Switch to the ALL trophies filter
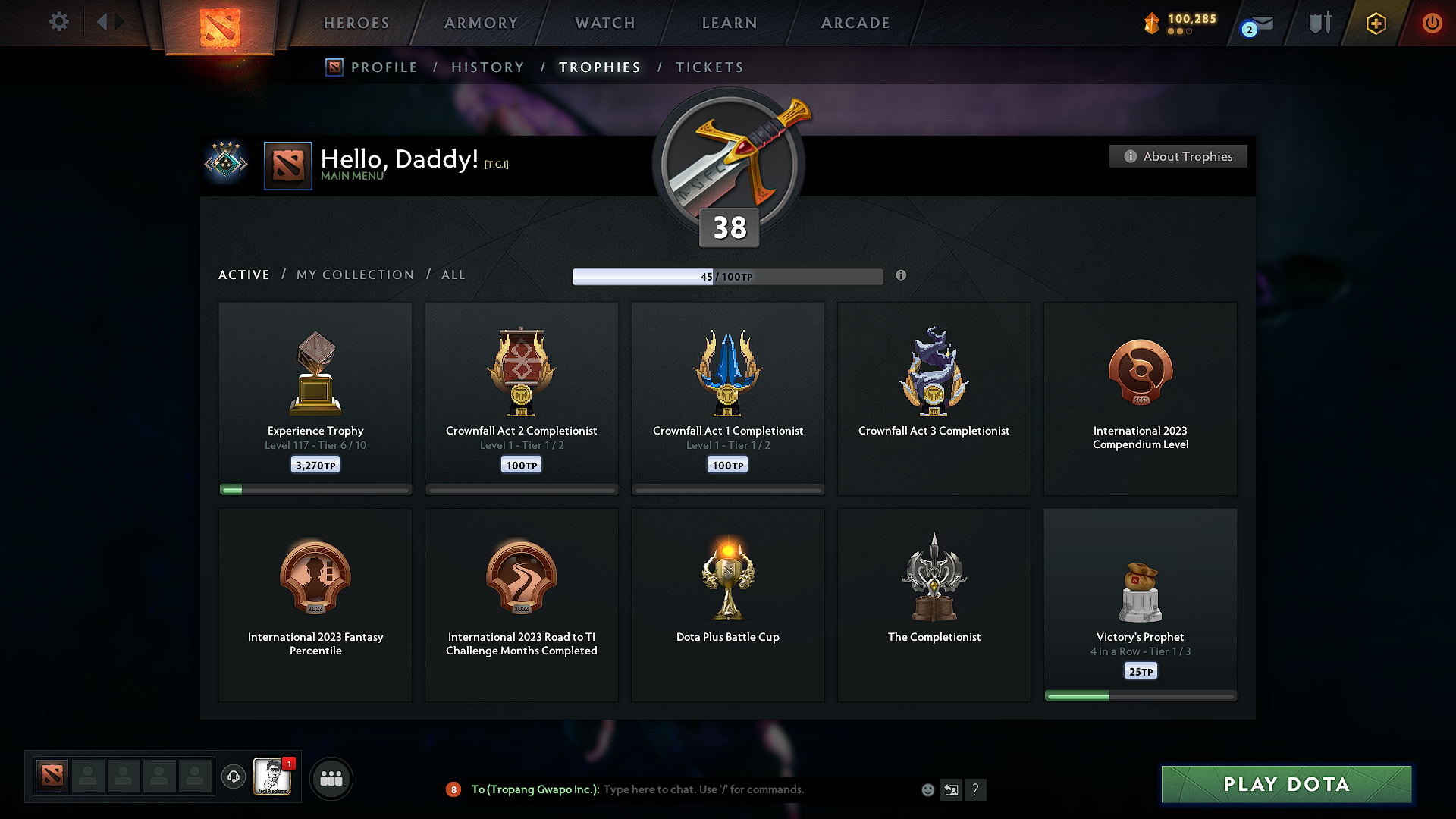1456x819 pixels. (453, 275)
